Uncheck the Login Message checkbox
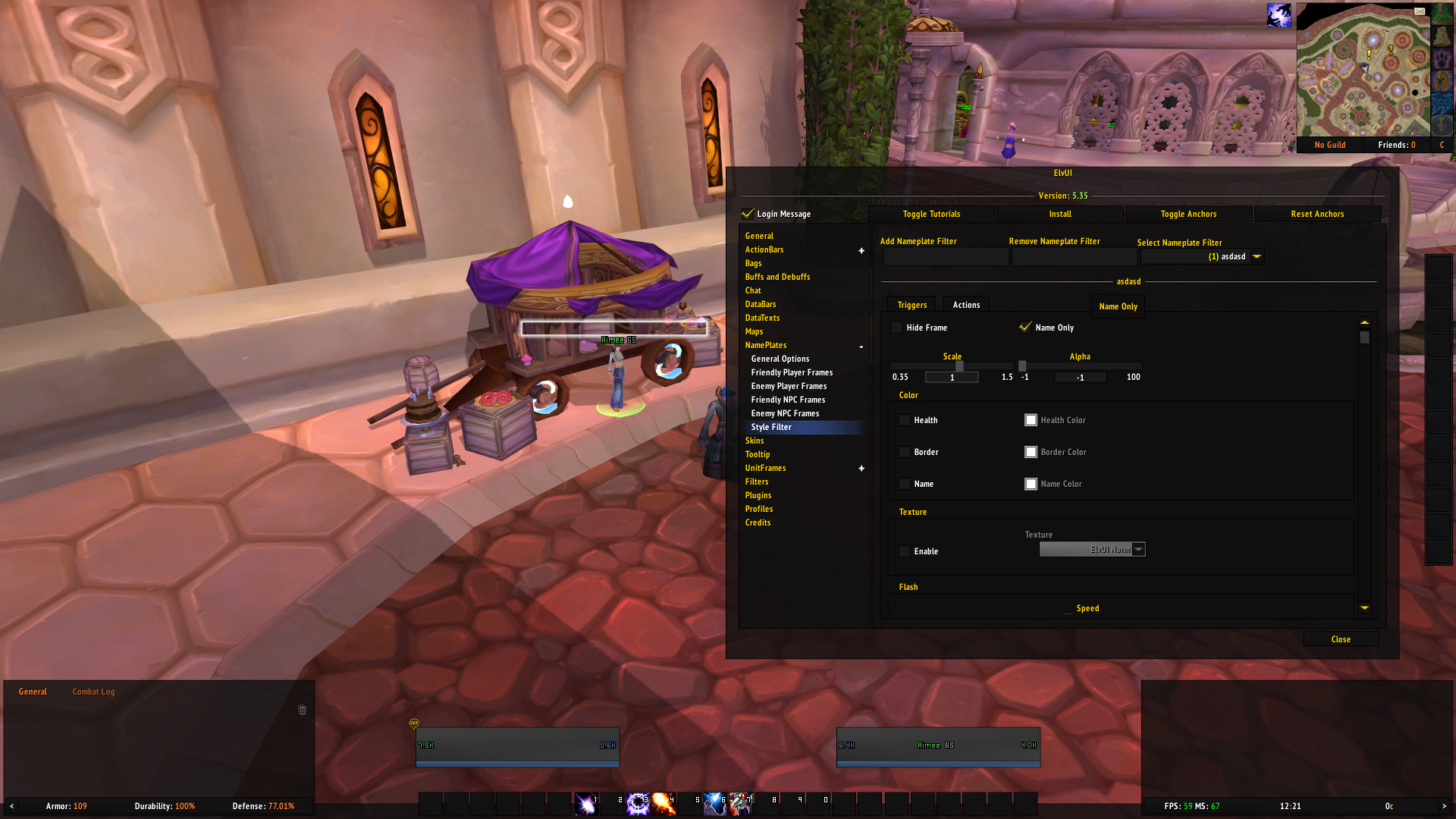Screen dimensions: 1456x819 749,214
